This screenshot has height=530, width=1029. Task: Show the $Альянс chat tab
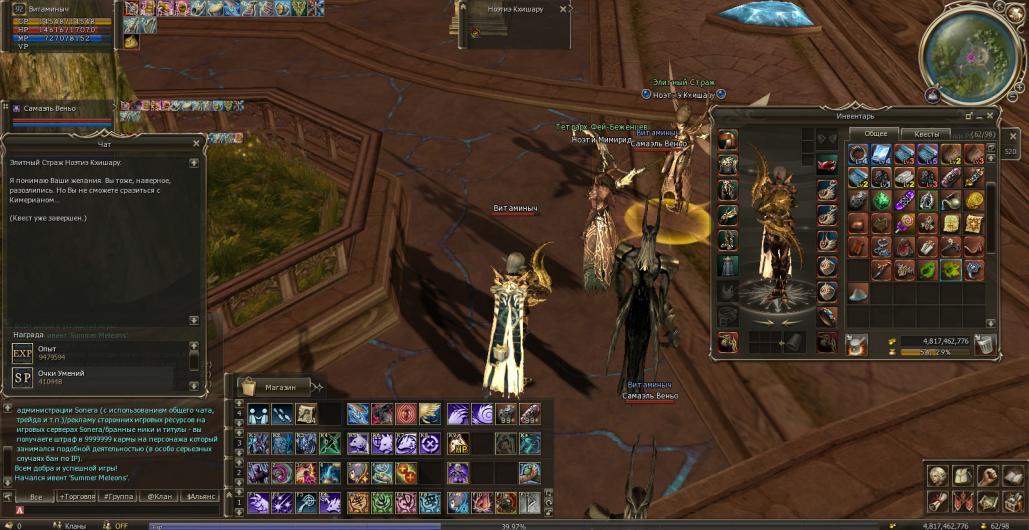[x=201, y=496]
